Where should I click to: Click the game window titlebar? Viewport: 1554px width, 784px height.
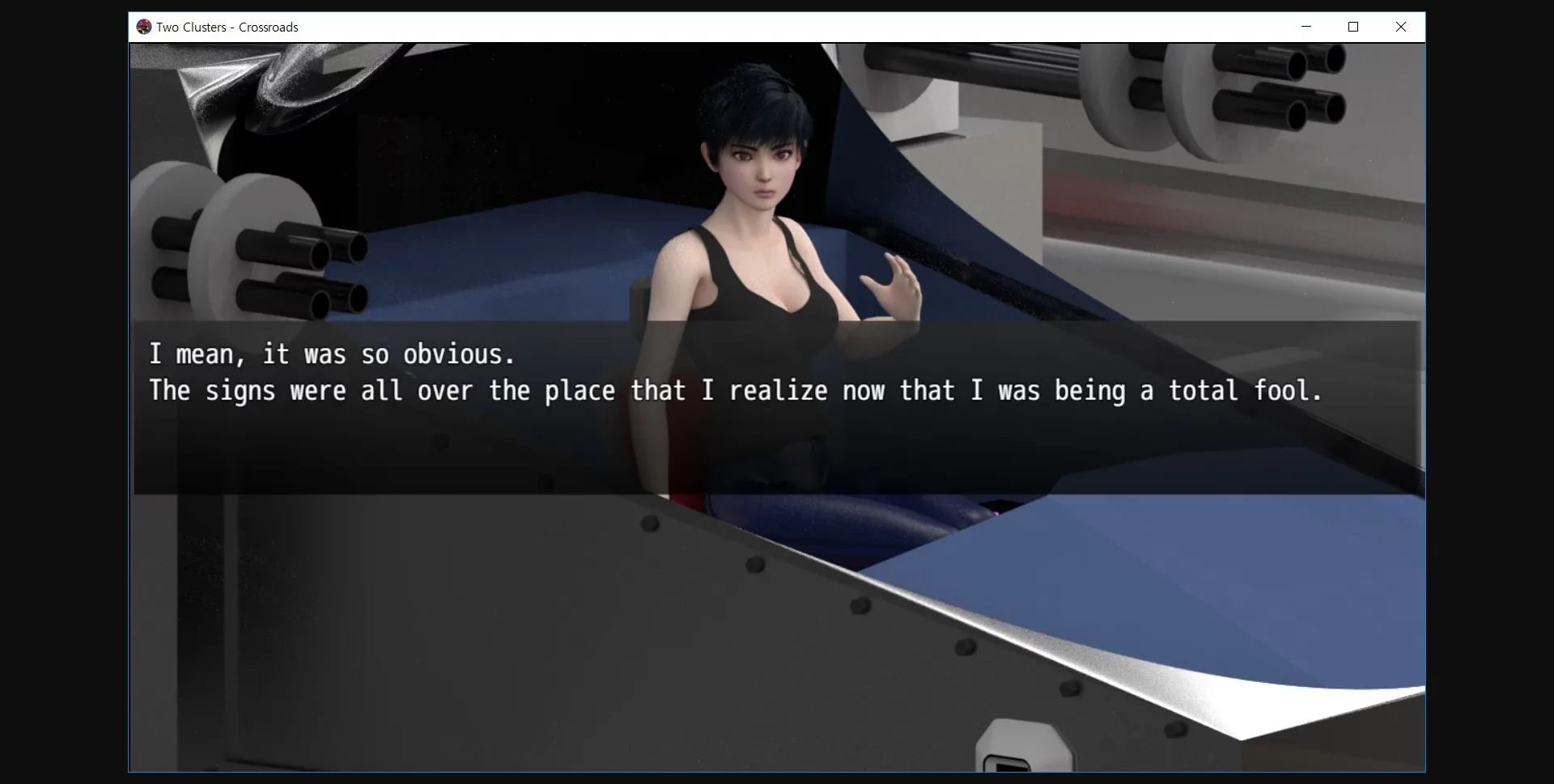point(728,27)
